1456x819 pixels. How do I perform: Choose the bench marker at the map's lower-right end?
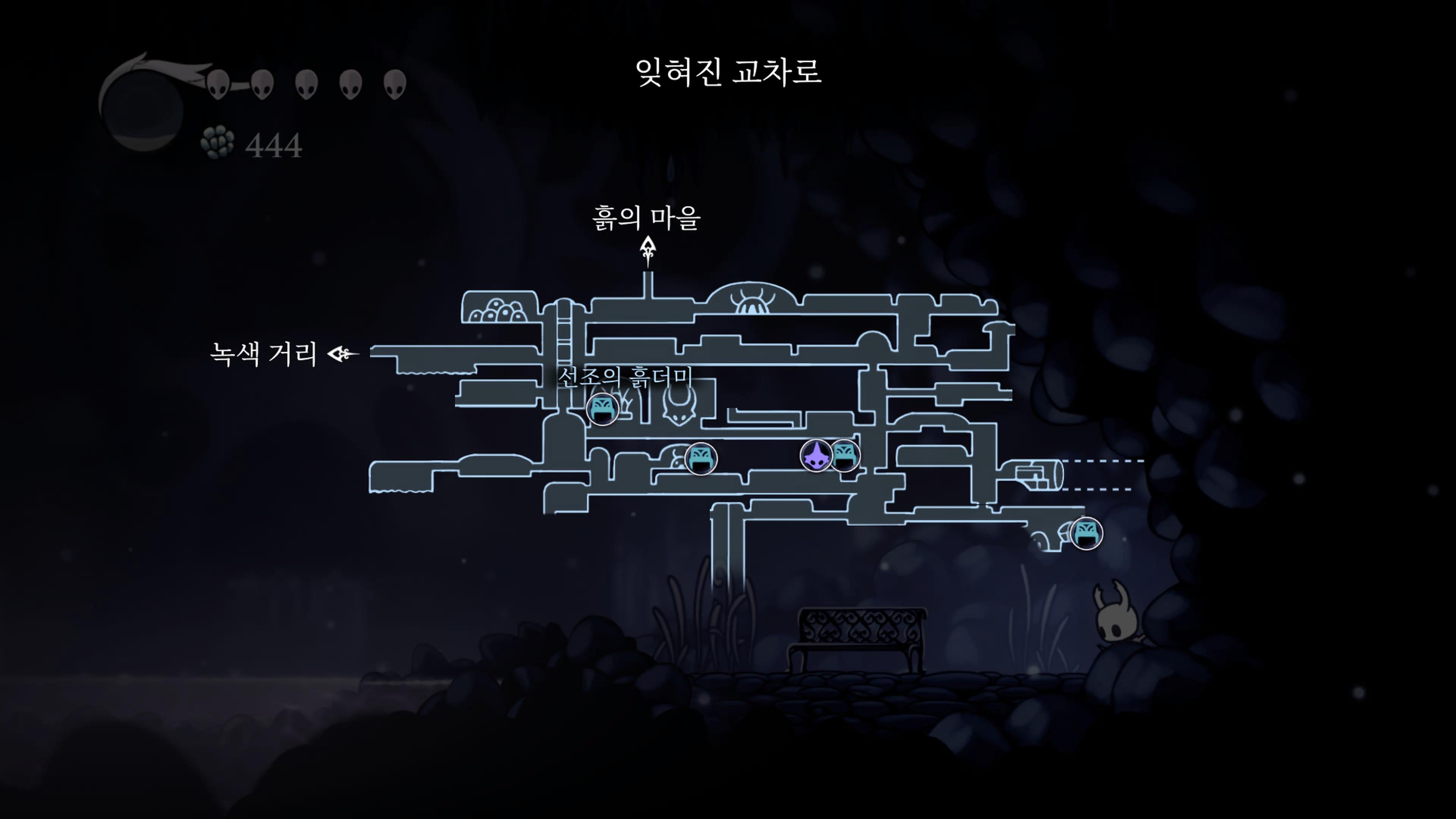click(x=1086, y=533)
